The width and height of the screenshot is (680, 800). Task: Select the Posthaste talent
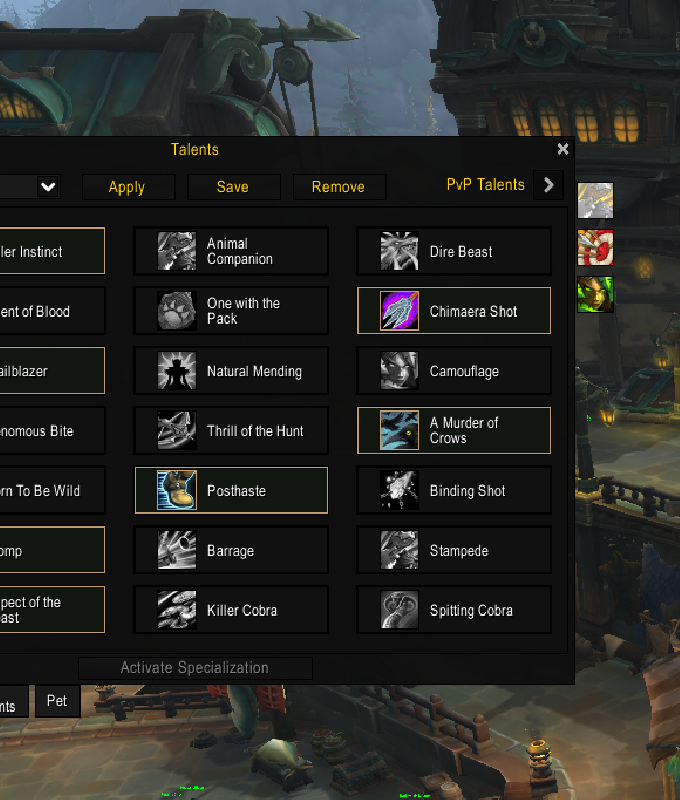pos(231,491)
